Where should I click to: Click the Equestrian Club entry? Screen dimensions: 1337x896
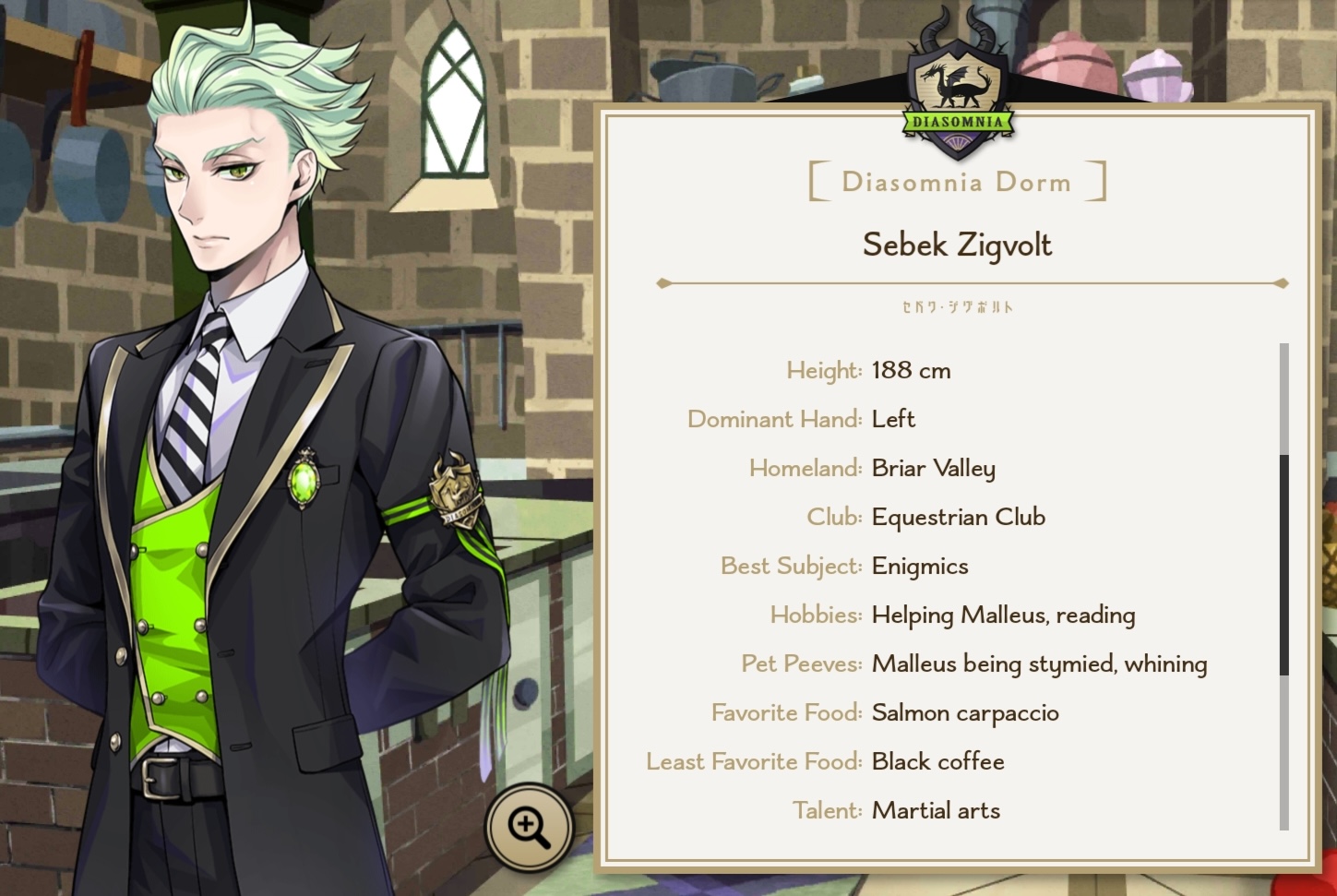[958, 517]
